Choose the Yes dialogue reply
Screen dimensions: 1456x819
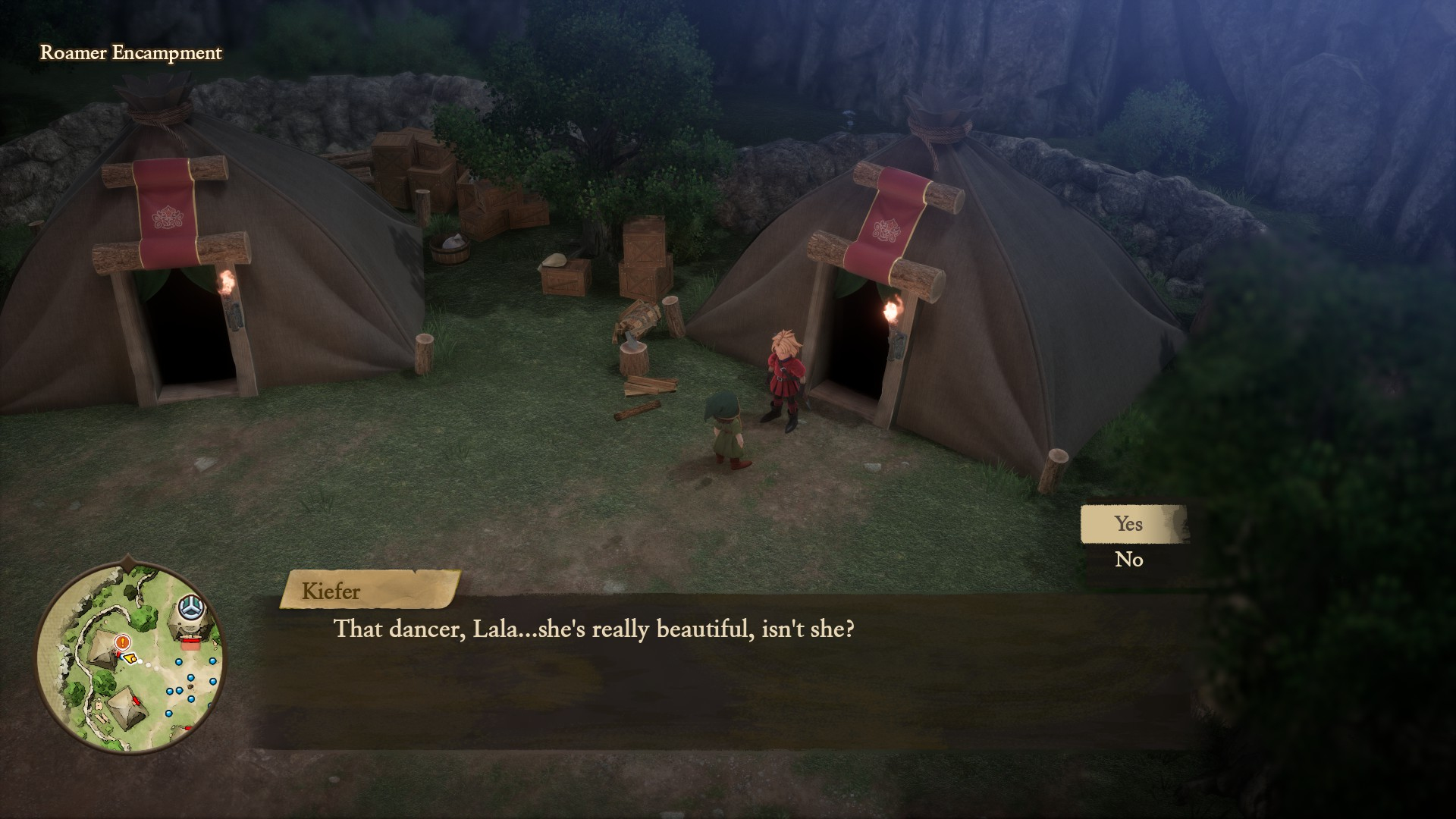[1128, 524]
